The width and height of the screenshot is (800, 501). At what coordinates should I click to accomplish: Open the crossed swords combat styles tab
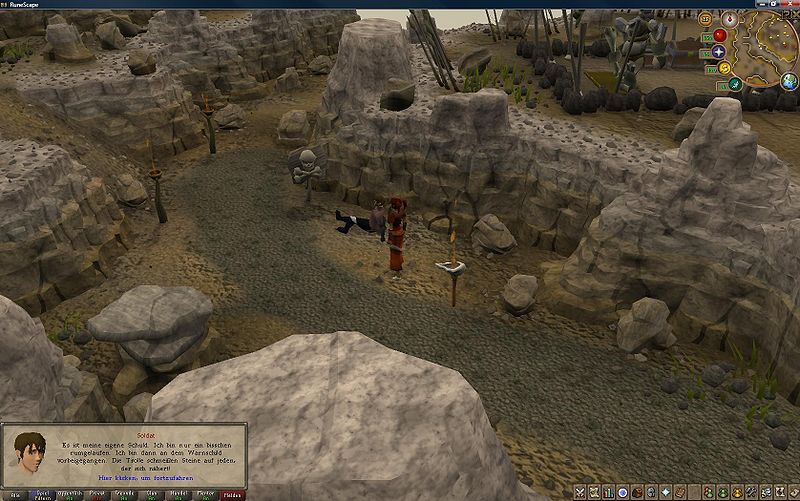(x=580, y=492)
